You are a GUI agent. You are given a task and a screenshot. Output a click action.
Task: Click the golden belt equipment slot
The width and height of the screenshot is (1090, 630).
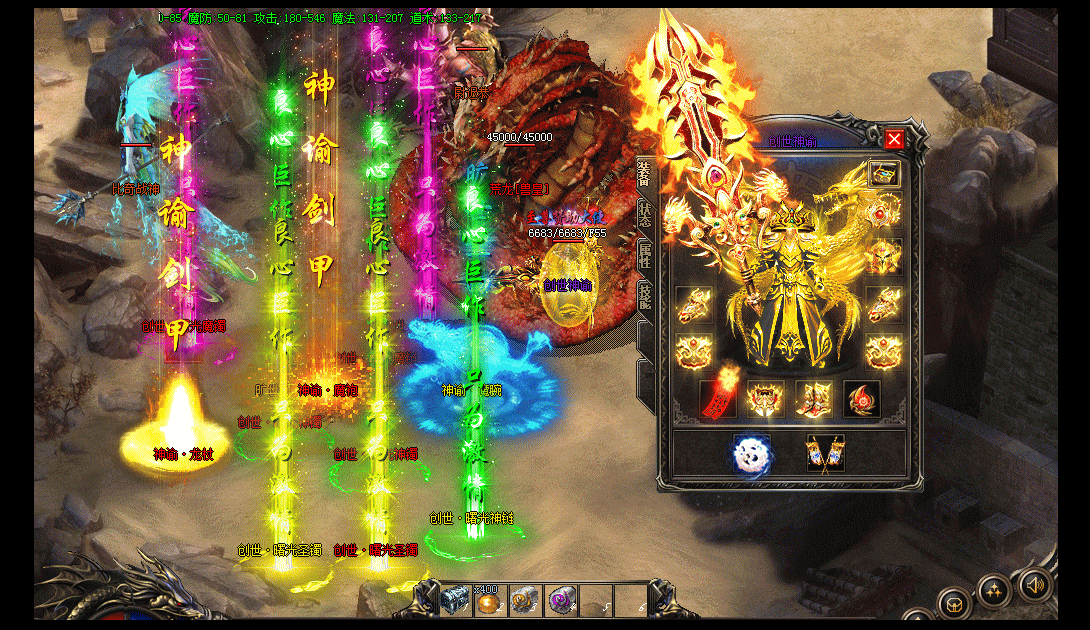766,398
